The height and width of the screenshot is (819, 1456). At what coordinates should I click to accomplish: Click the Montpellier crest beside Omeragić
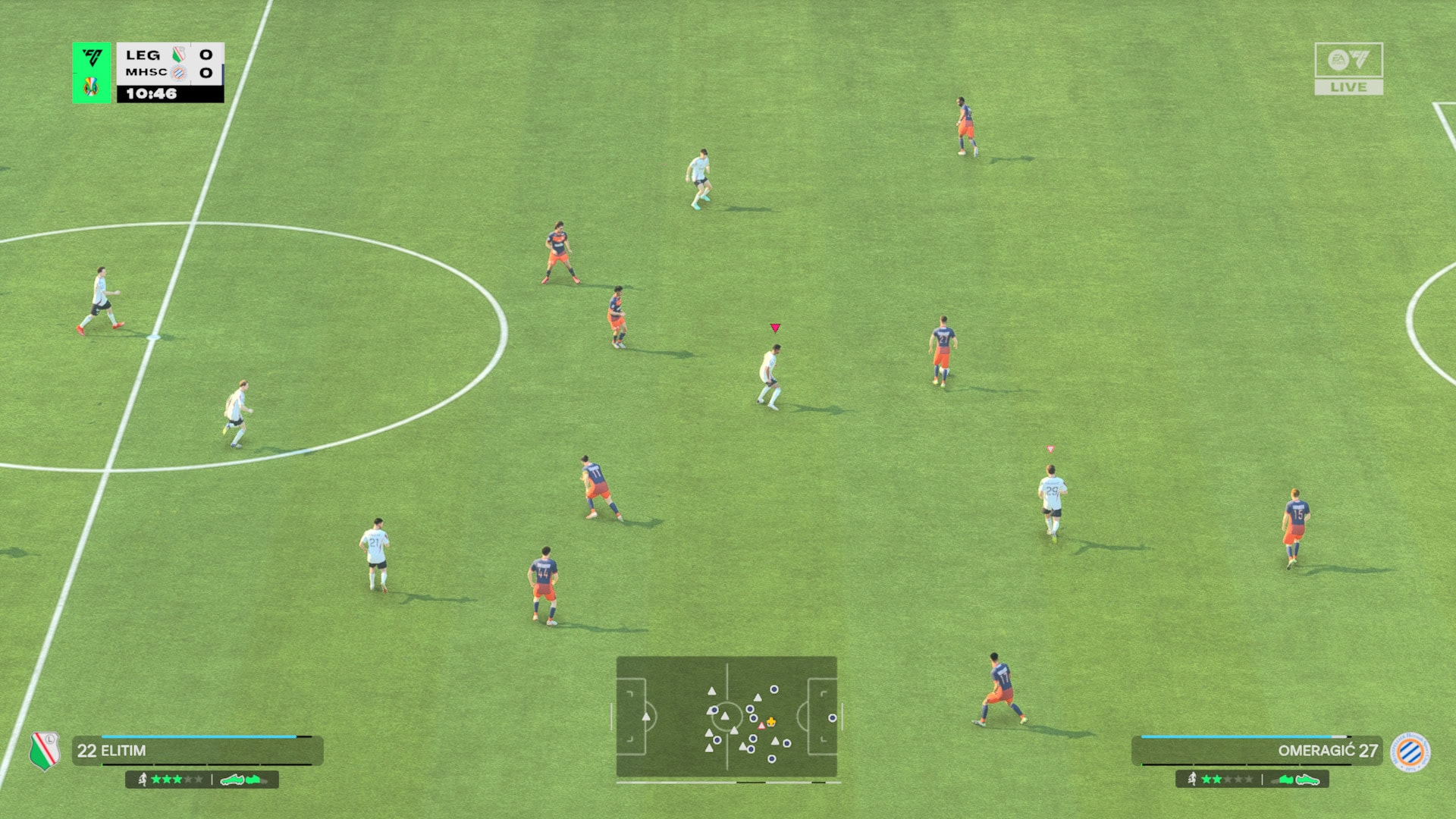[x=1410, y=752]
